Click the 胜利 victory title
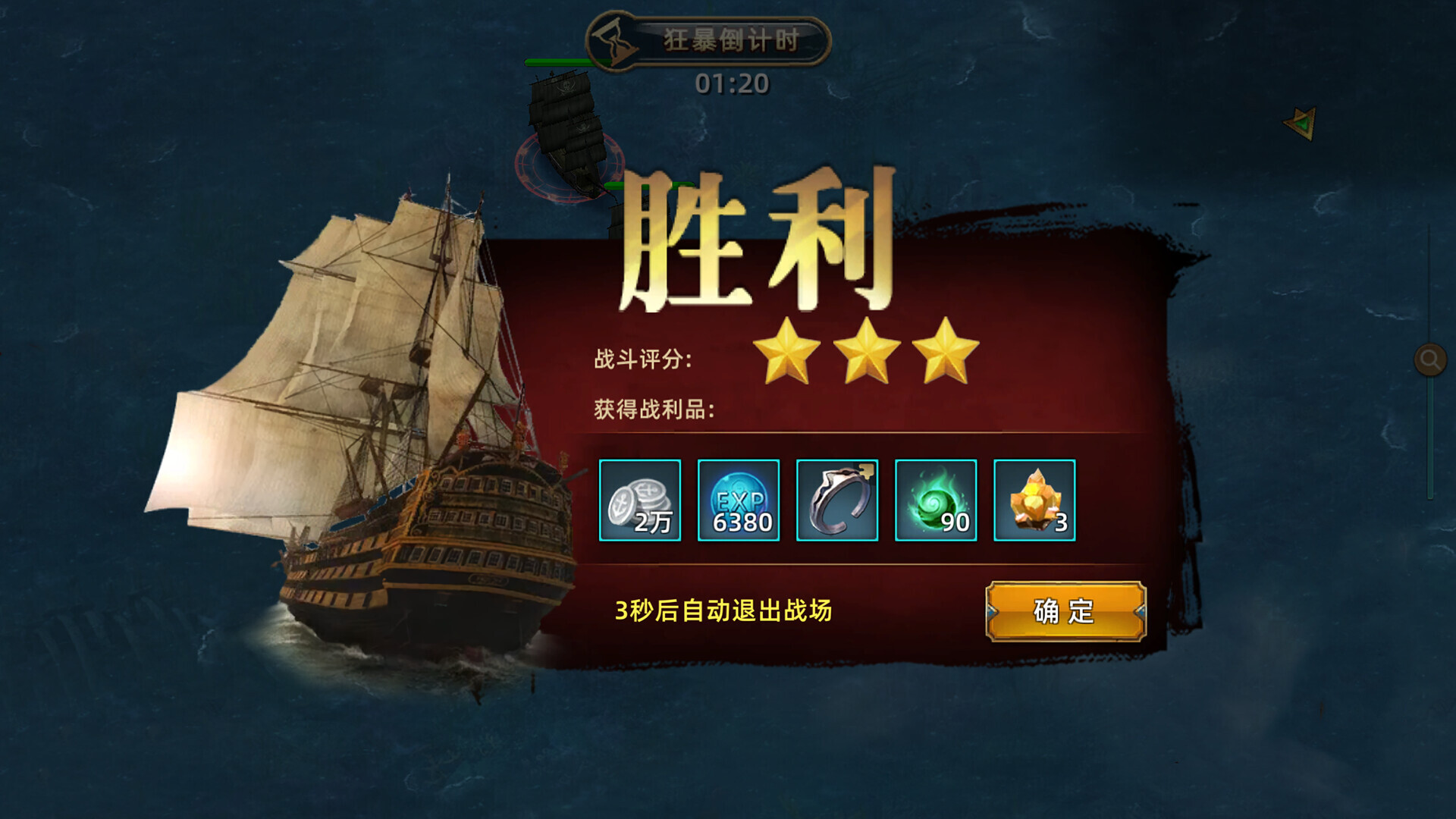1456x819 pixels. [758, 243]
